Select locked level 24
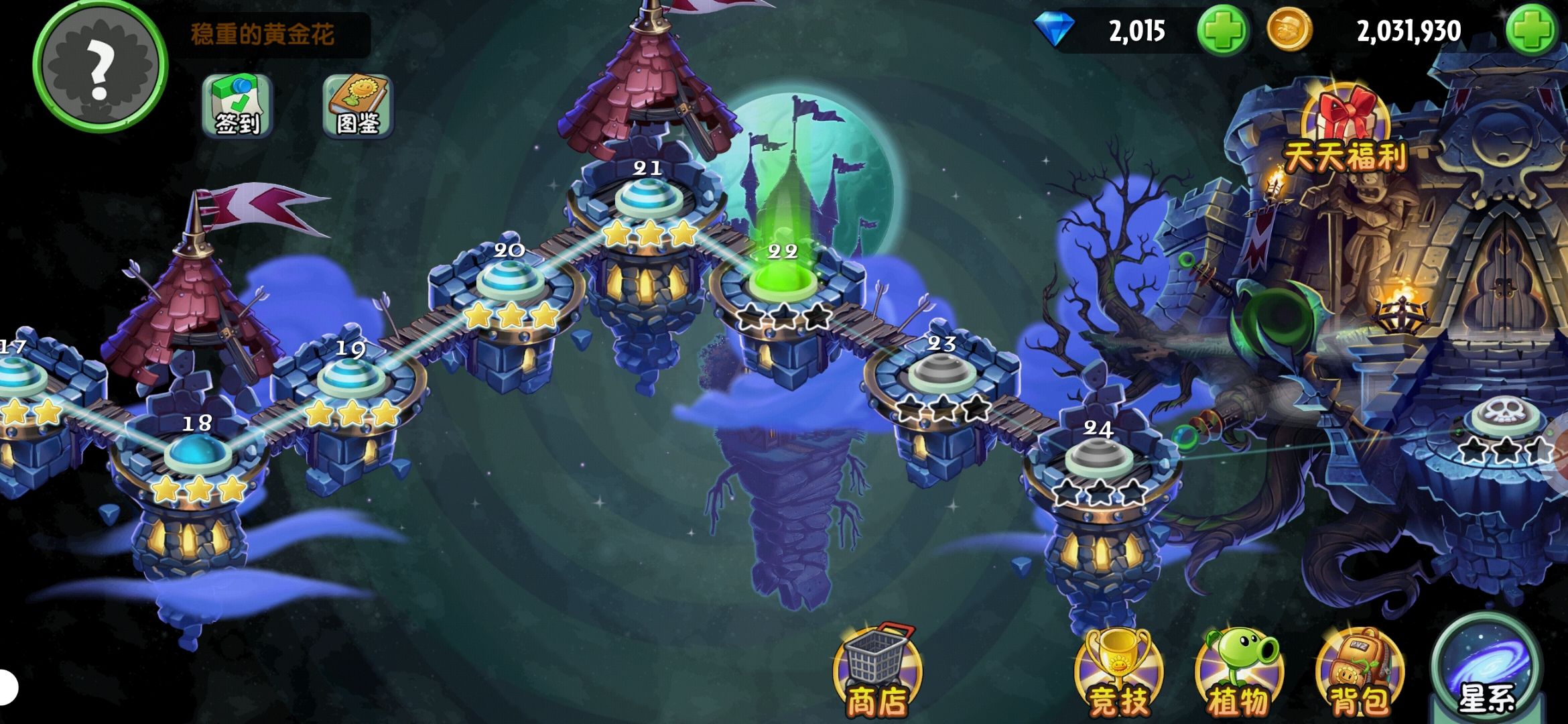The width and height of the screenshot is (1568, 724). click(1099, 459)
